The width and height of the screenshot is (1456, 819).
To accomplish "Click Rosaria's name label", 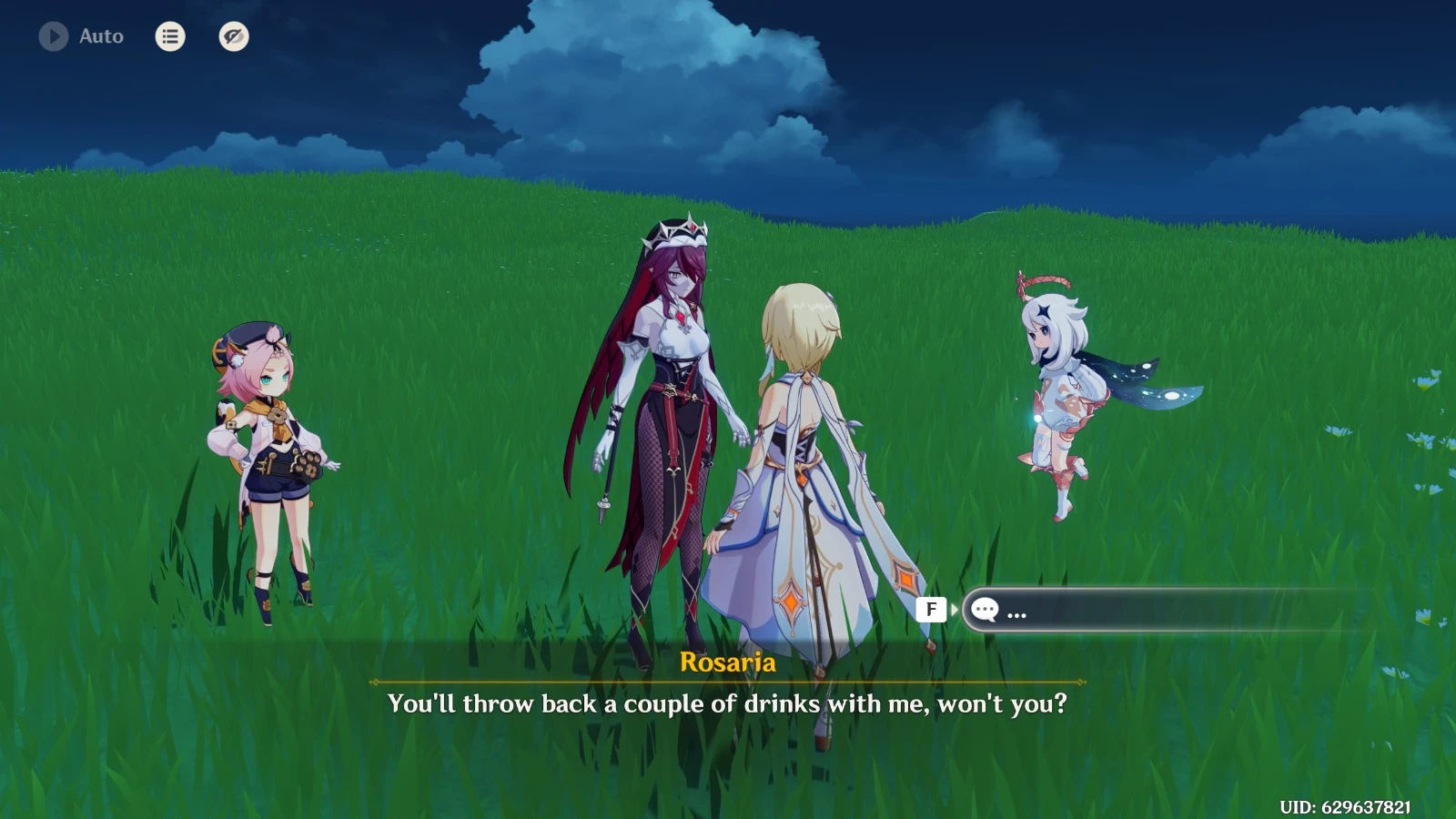I will (x=728, y=664).
